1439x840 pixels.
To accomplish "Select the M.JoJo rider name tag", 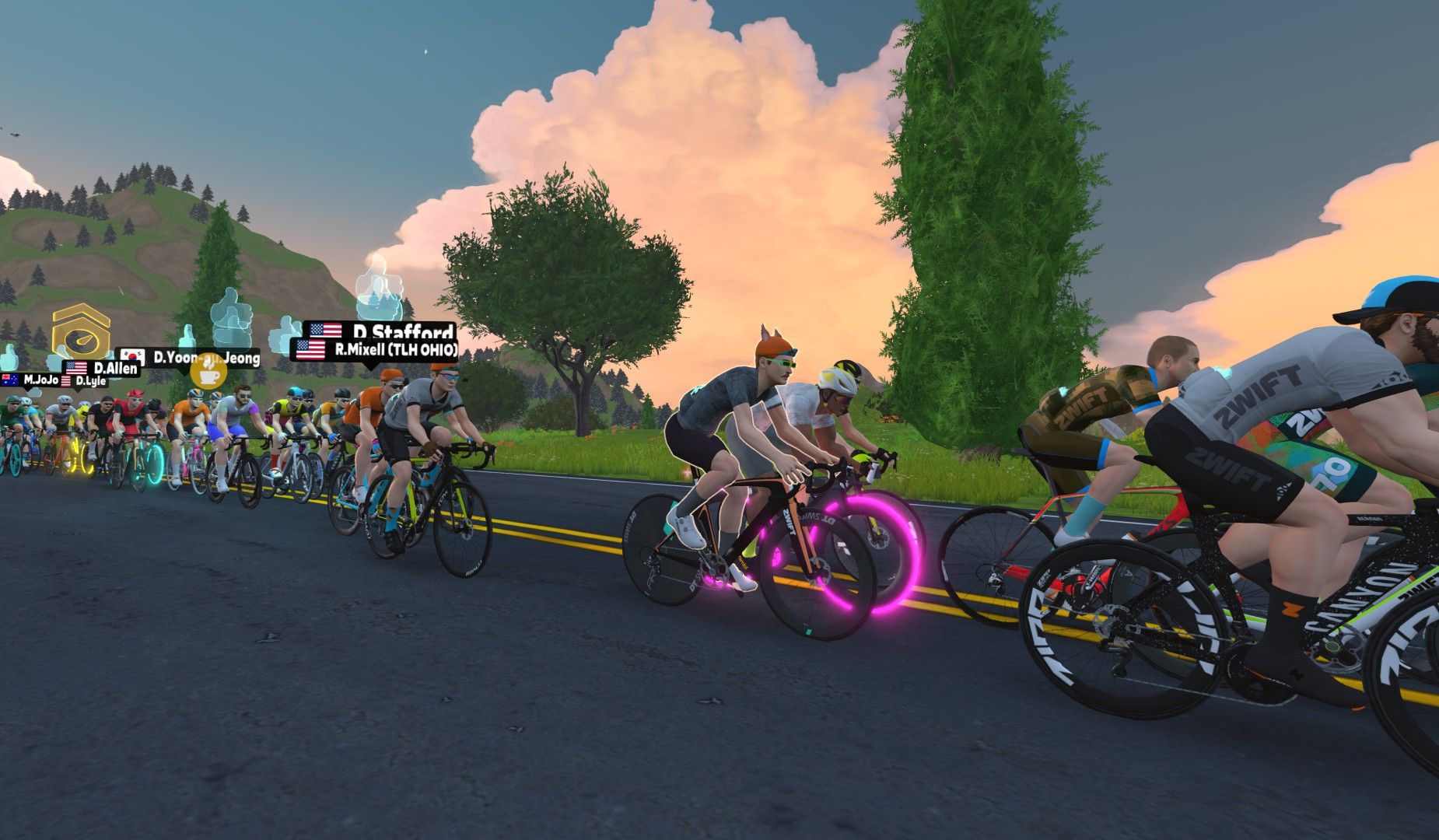I will tap(31, 380).
